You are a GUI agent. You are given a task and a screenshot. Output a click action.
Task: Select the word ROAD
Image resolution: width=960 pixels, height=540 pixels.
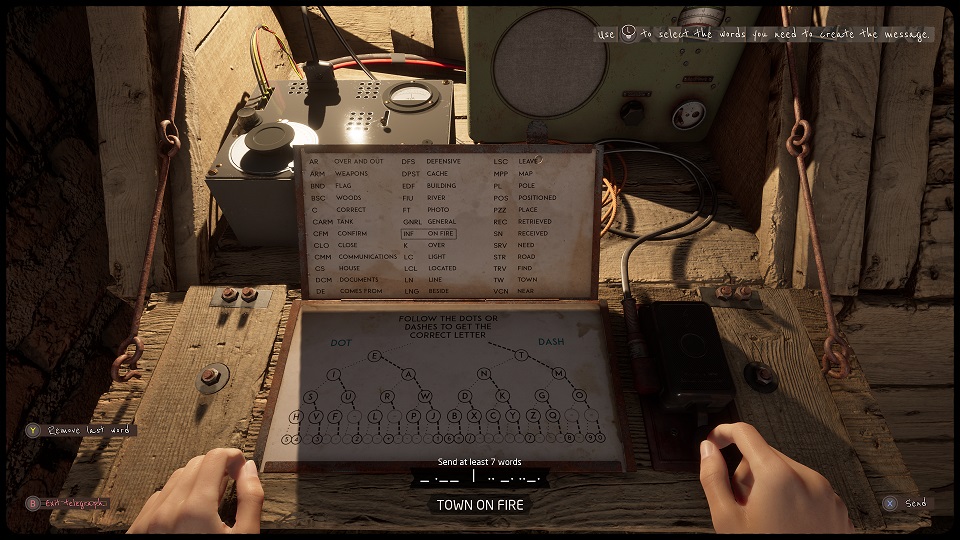pyautogui.click(x=526, y=256)
